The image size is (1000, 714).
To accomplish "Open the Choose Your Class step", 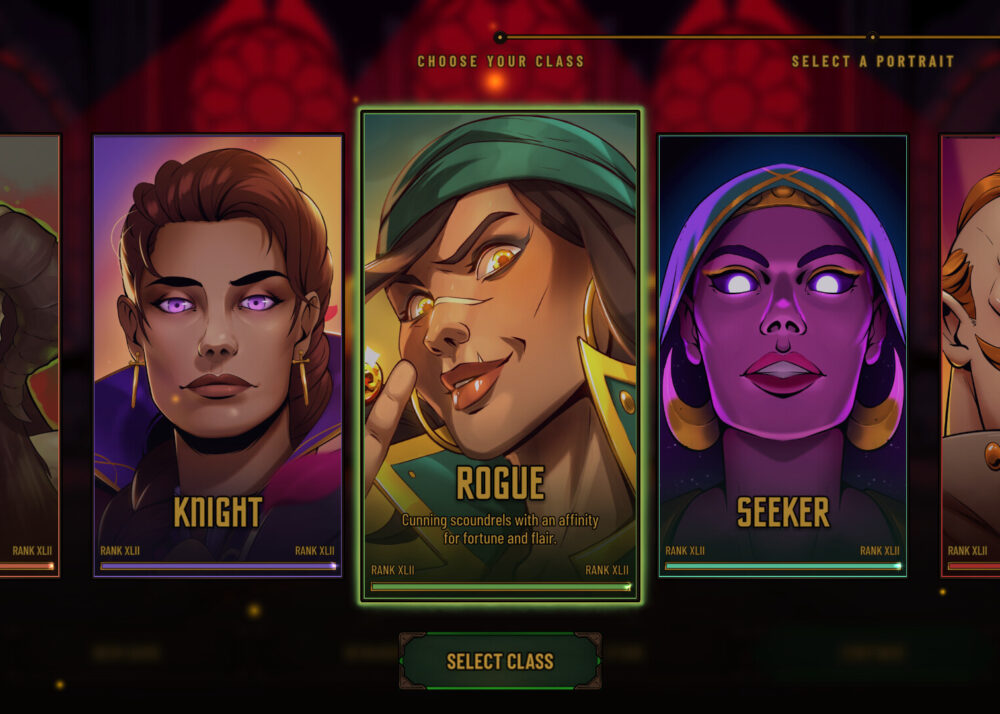I will click(x=500, y=61).
